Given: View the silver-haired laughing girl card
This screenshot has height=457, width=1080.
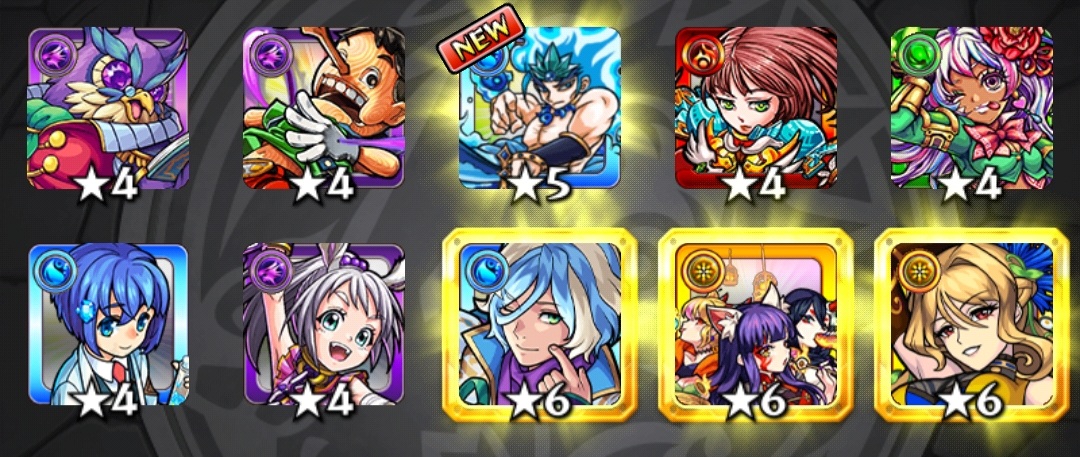Looking at the screenshot, I should point(323,324).
